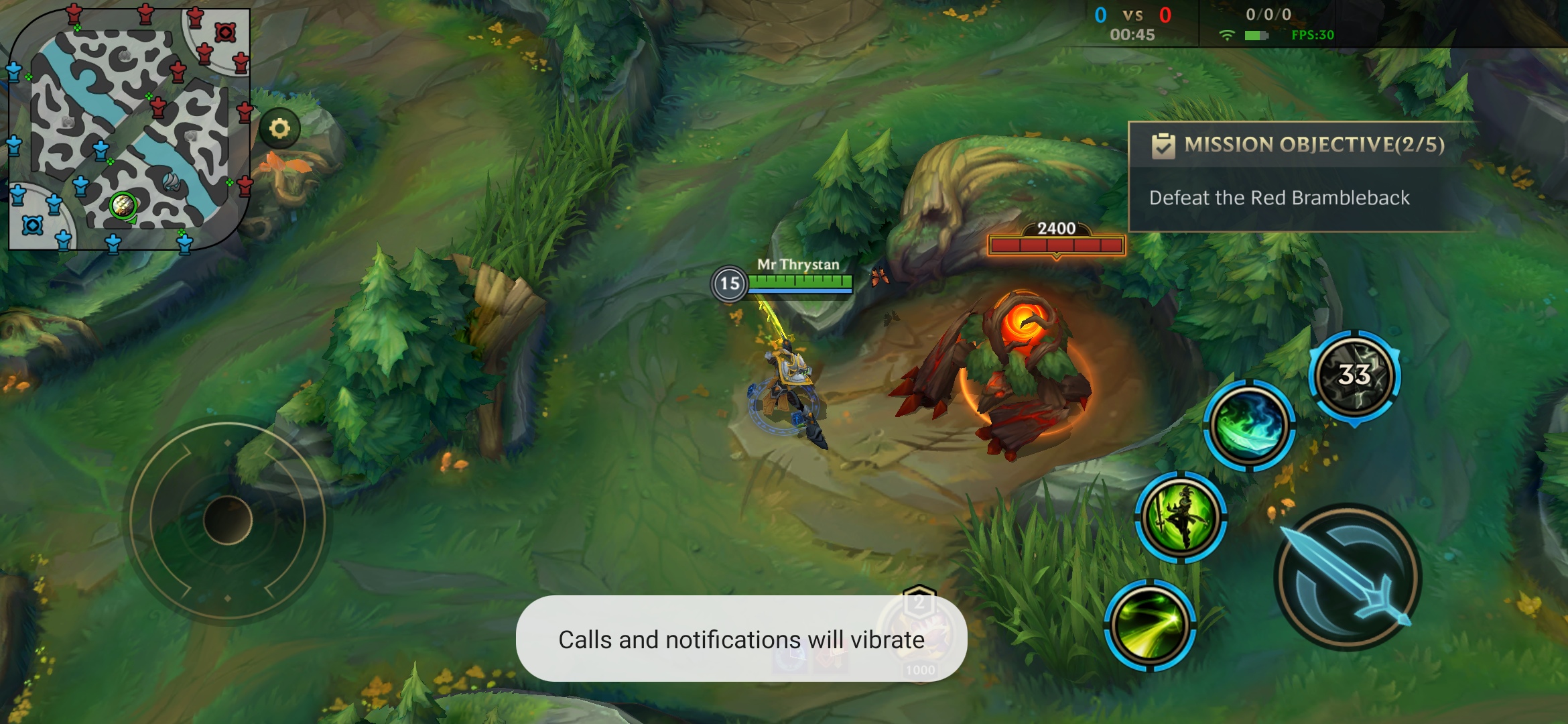Open the Mission Objective panel
This screenshot has height=724, width=1568.
(x=1300, y=176)
